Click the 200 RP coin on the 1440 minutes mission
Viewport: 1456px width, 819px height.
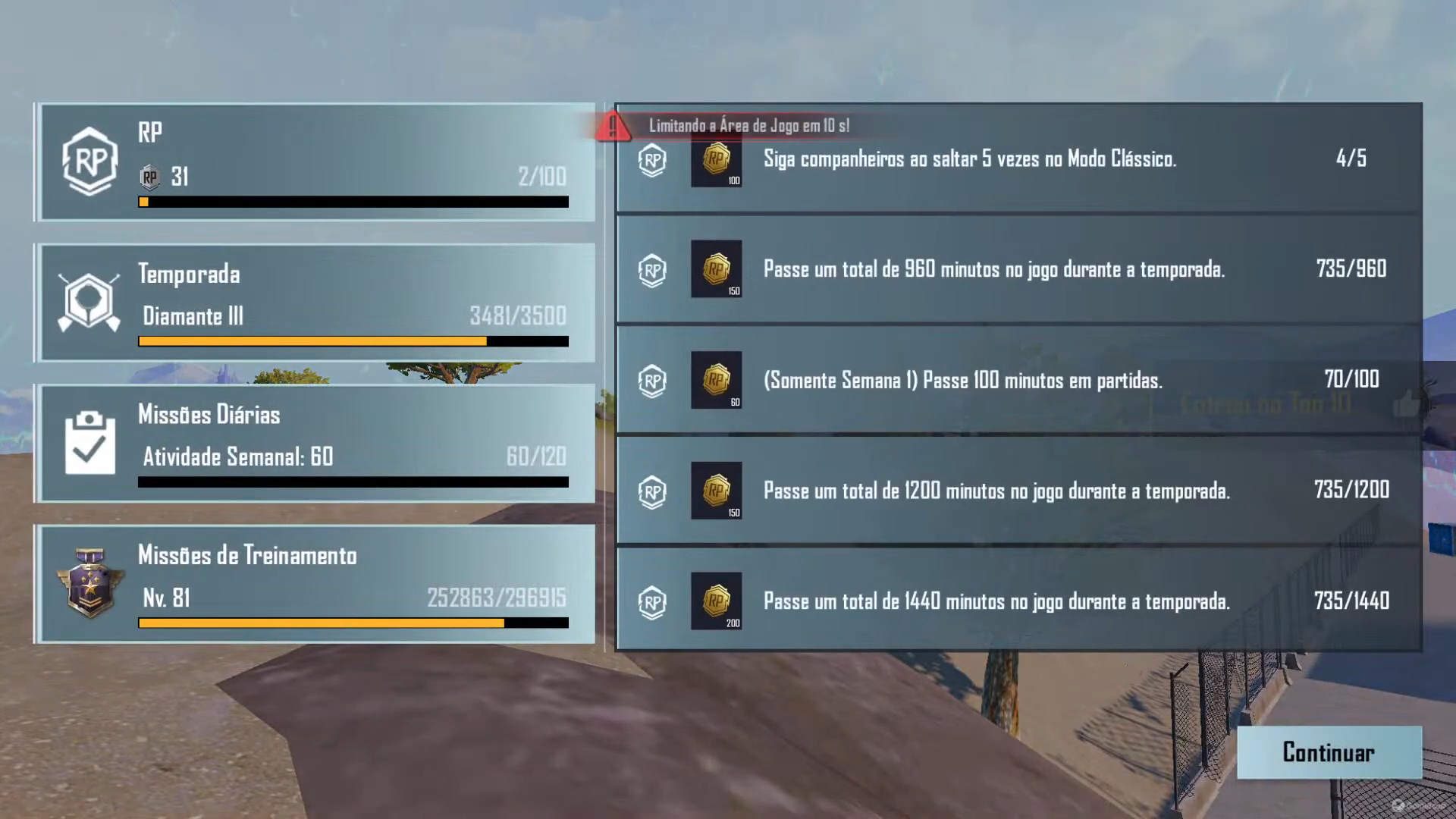[x=716, y=601]
